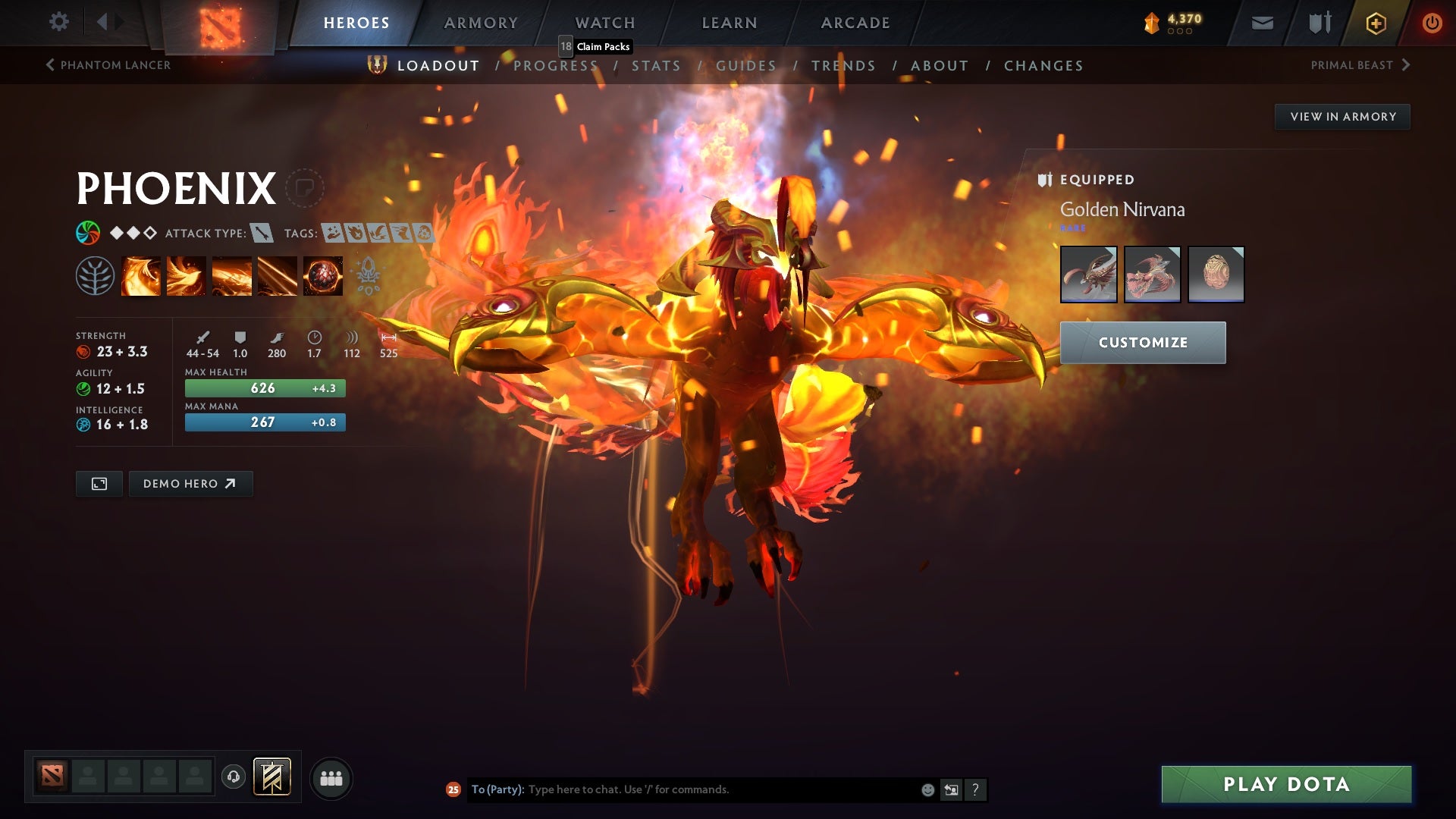This screenshot has height=819, width=1456.
Task: Open the friends list icon
Action: (331, 777)
